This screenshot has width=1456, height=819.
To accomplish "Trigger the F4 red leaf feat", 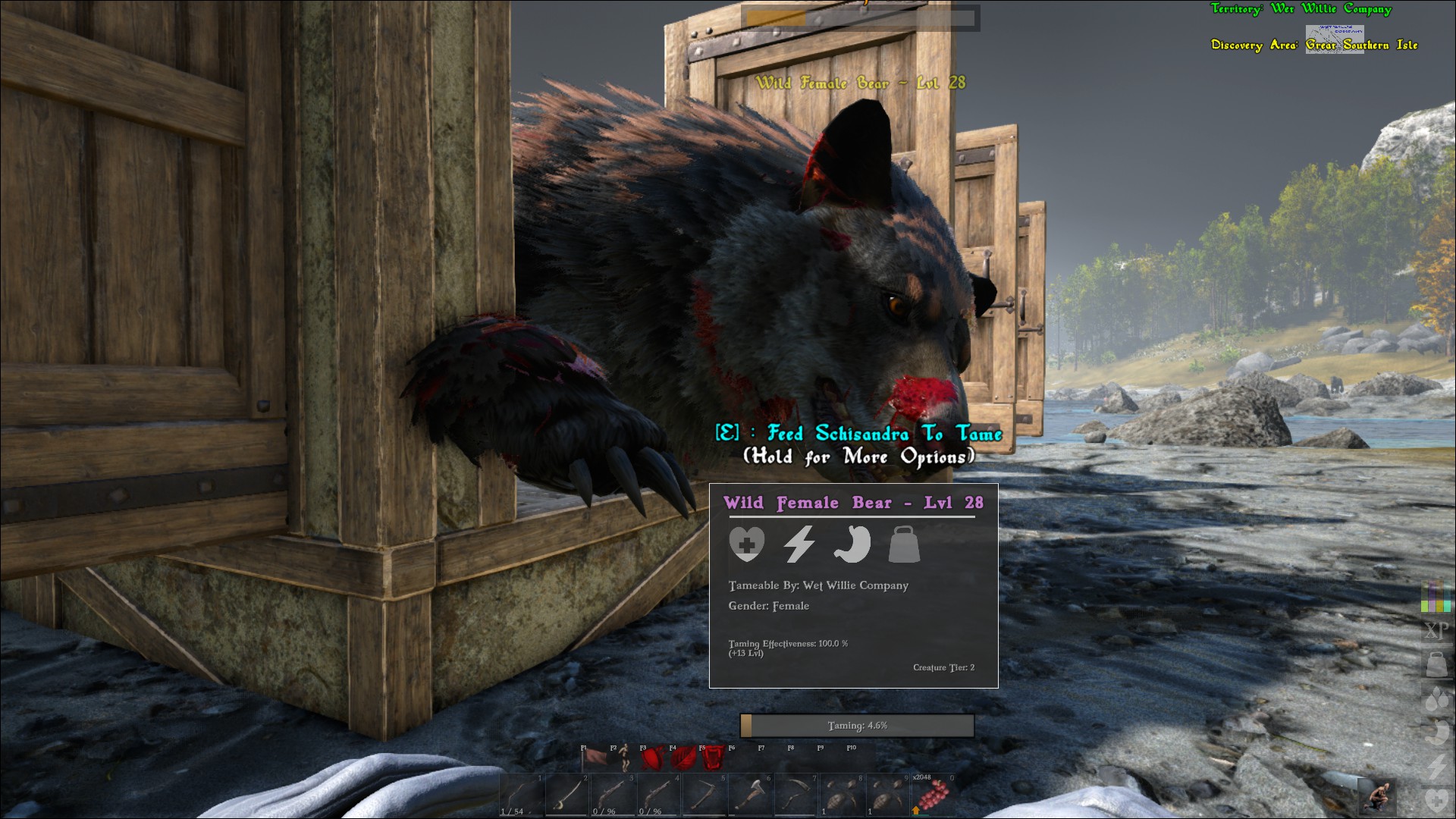I will (x=682, y=758).
